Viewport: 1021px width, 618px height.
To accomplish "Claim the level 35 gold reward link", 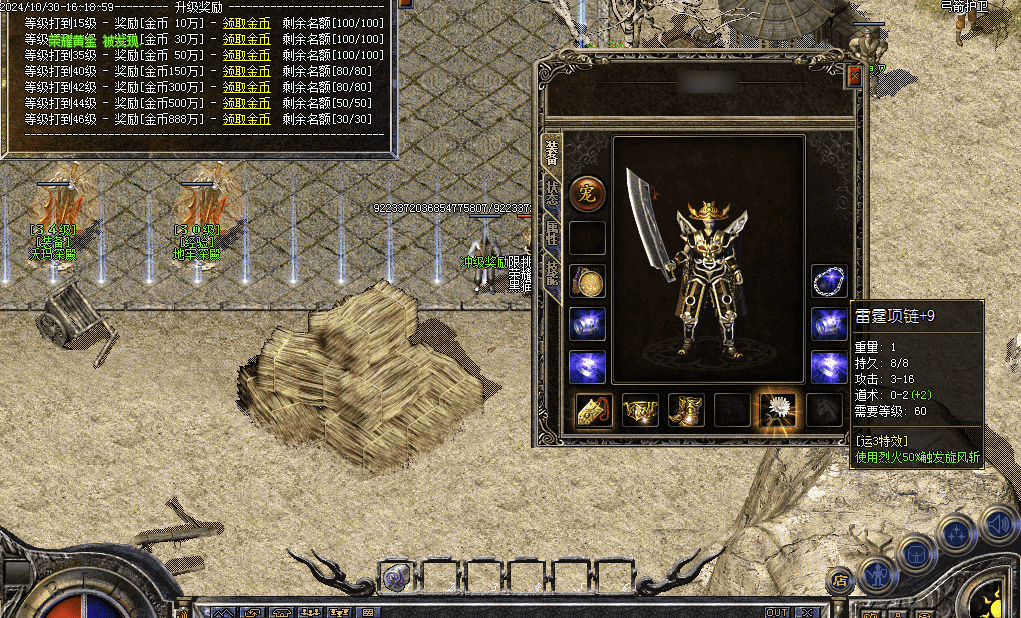I will (x=246, y=55).
